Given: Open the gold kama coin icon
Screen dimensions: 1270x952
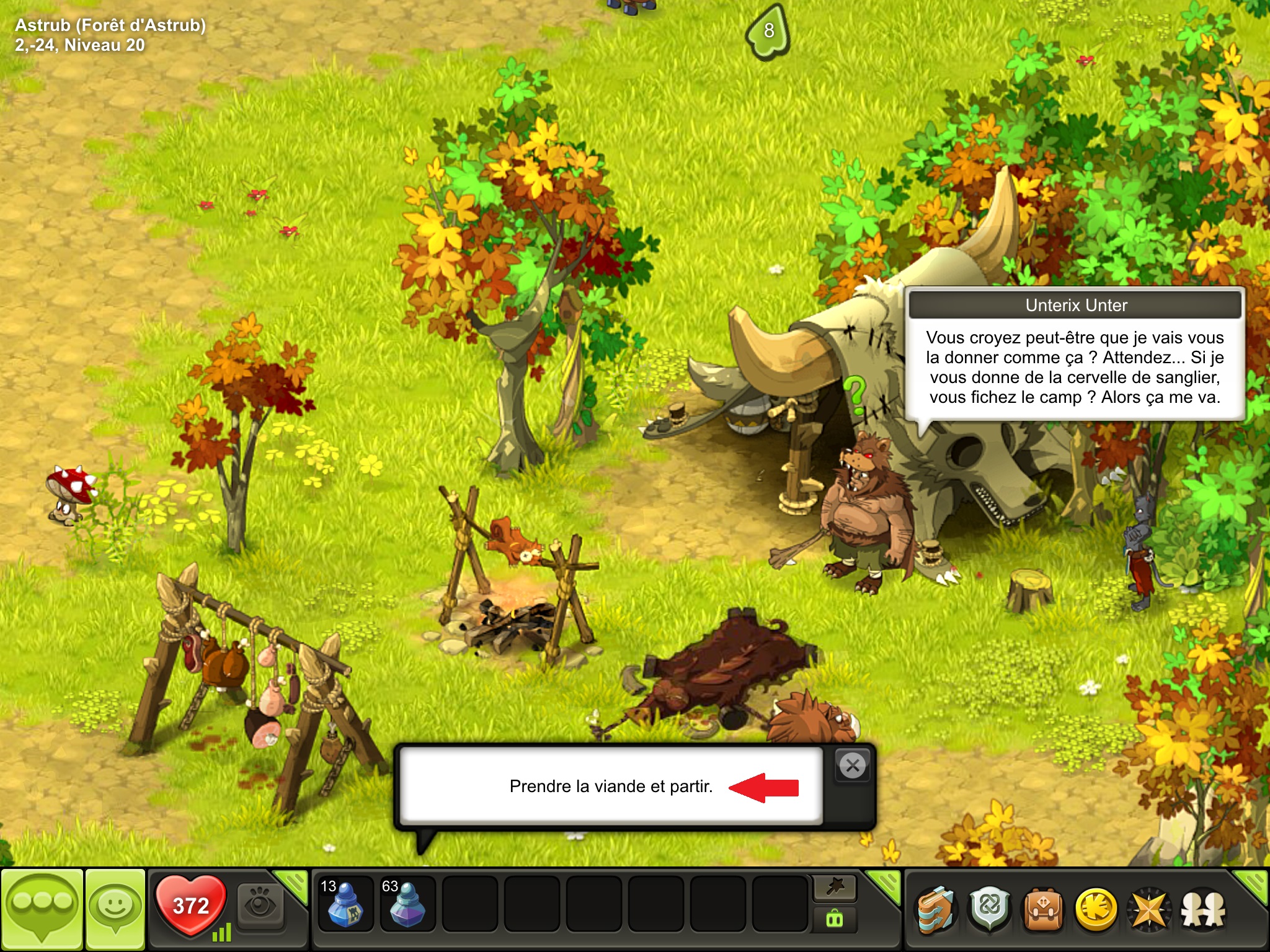Looking at the screenshot, I should pos(1096,910).
